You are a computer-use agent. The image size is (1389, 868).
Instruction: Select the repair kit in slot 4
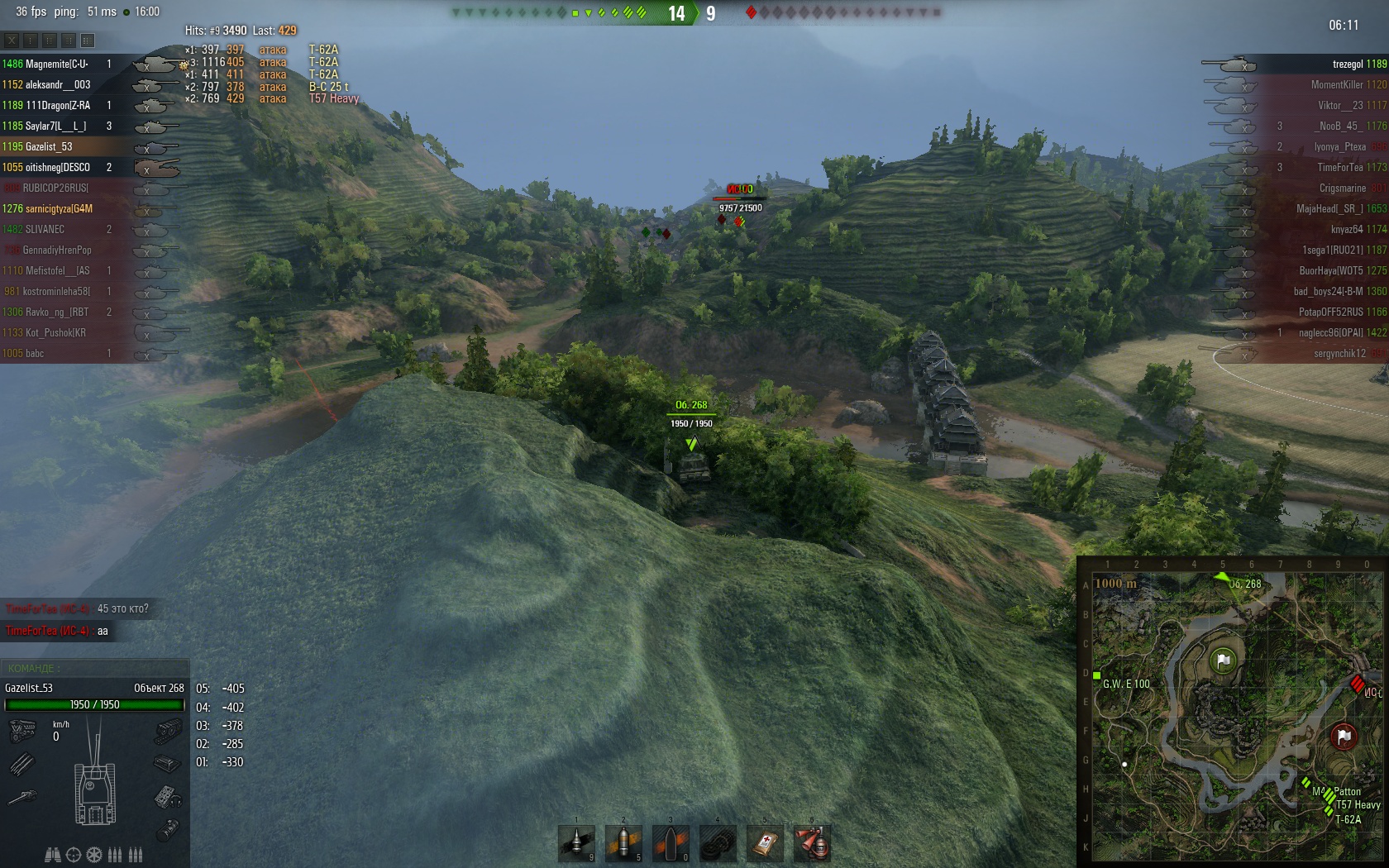718,843
